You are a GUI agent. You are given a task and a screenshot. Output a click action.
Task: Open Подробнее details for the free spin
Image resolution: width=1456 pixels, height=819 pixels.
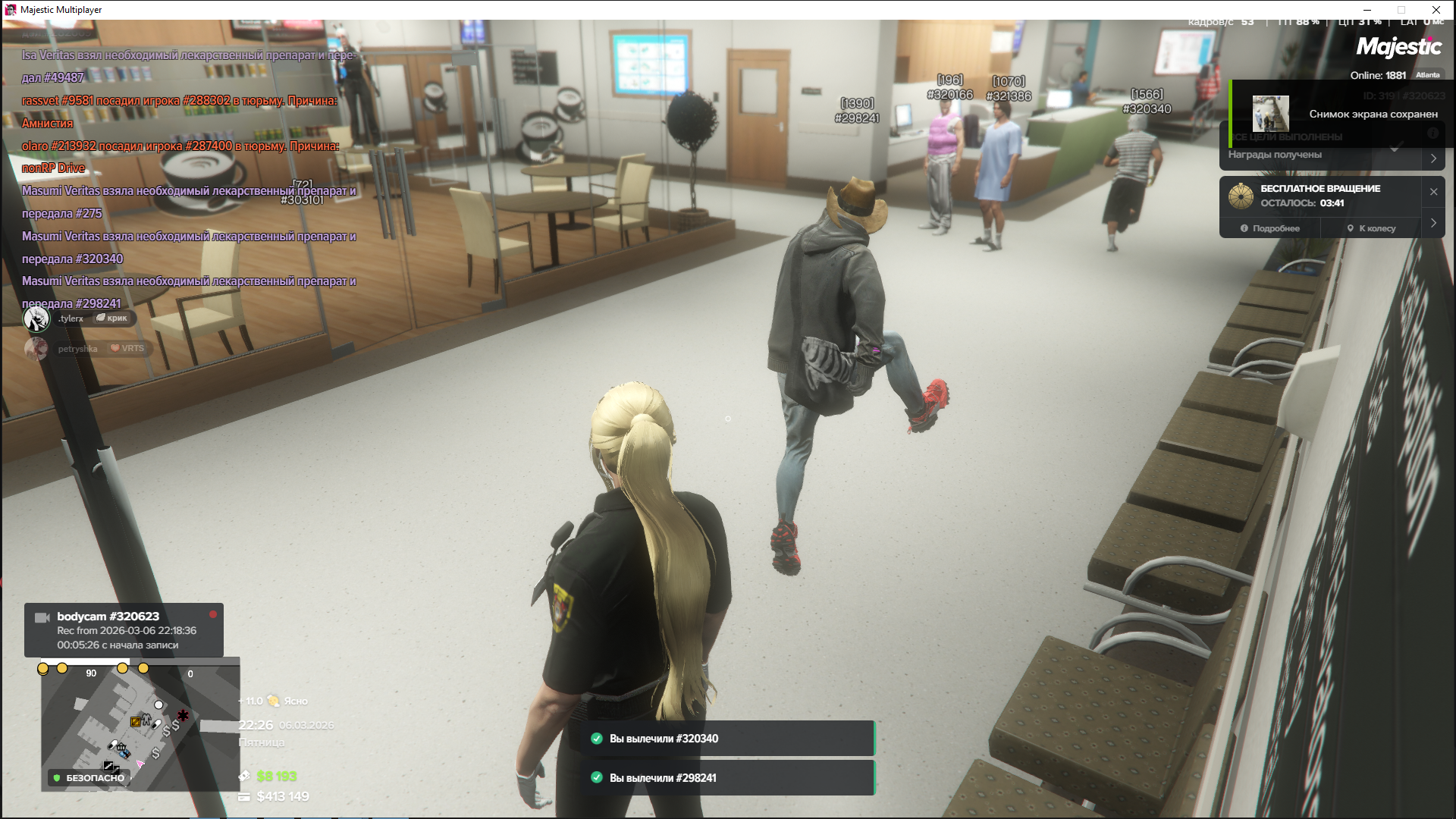pyautogui.click(x=1270, y=228)
